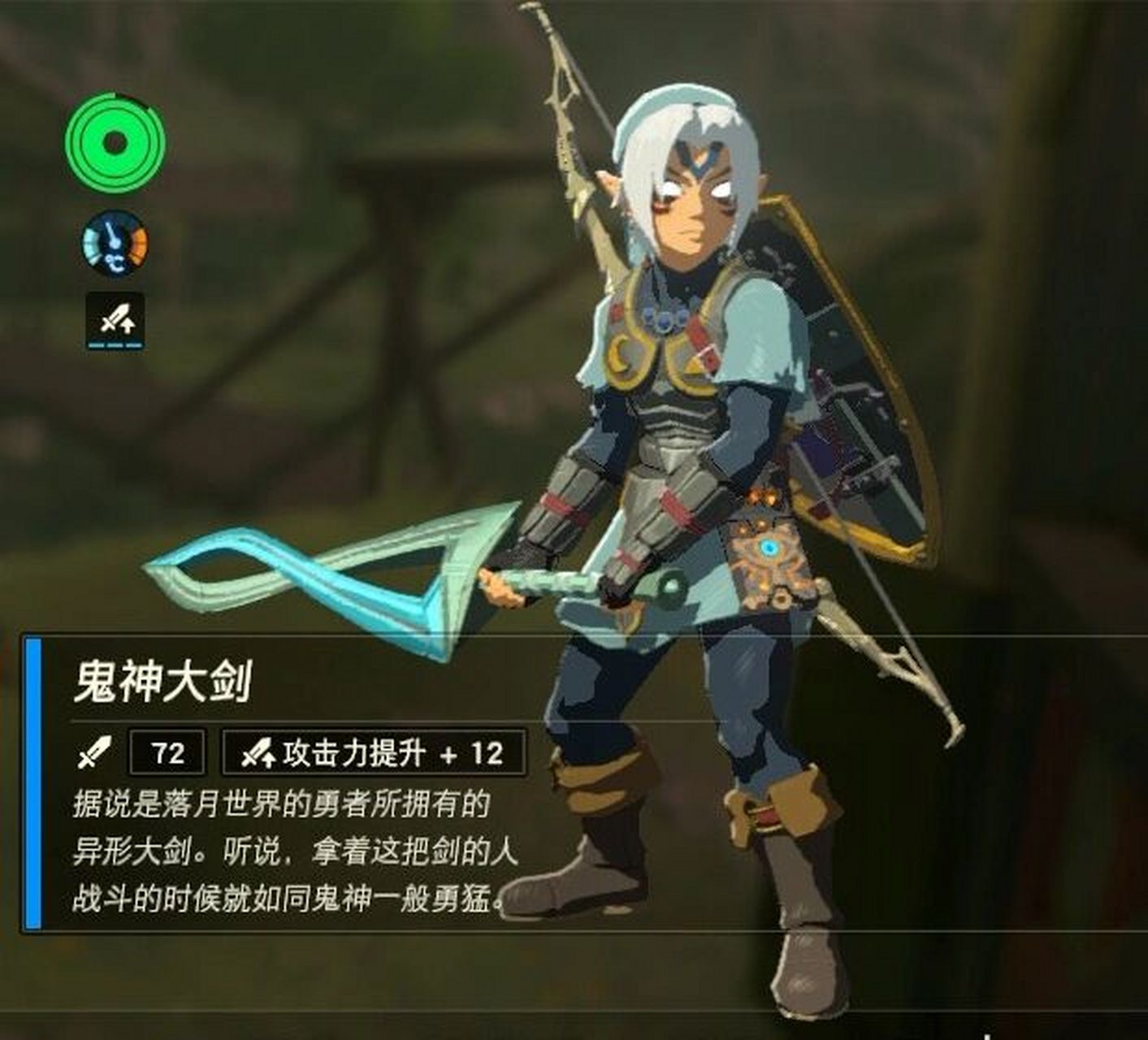The width and height of the screenshot is (1148, 1040).
Task: Toggle the orange hot-temperature zone on the gauge
Action: point(138,244)
